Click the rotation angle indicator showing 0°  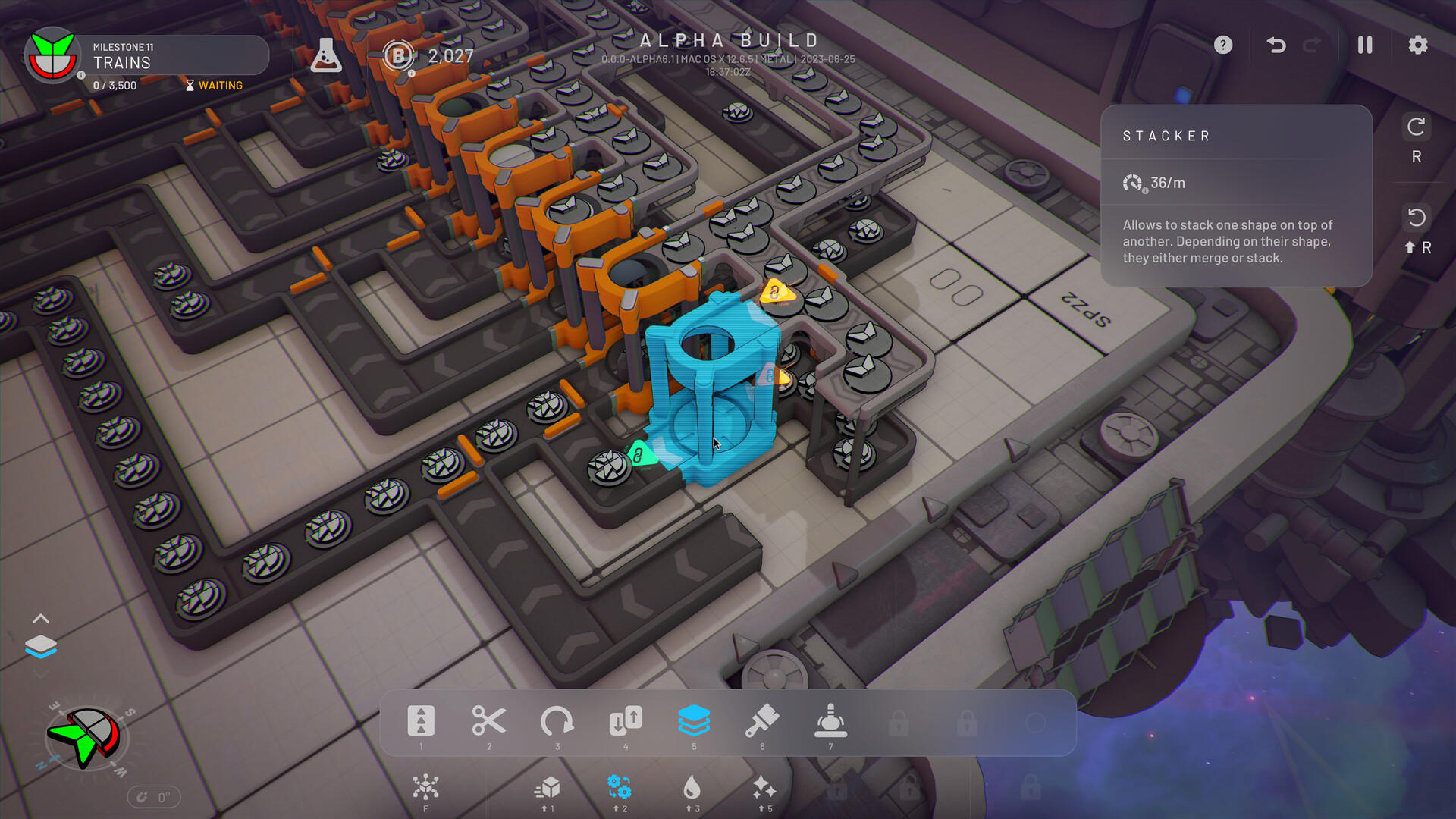pos(155,797)
